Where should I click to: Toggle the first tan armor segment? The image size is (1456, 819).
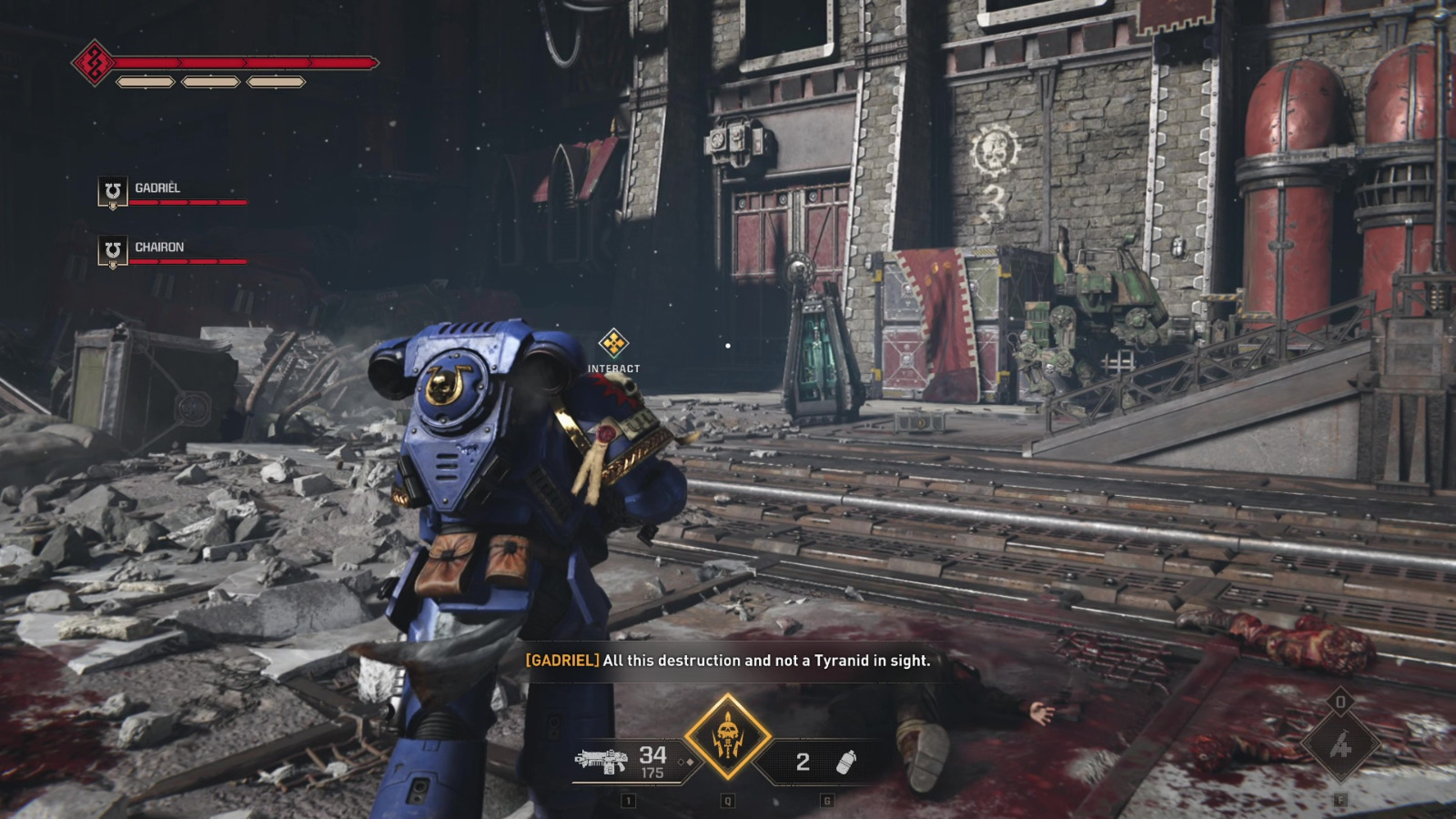click(x=146, y=84)
